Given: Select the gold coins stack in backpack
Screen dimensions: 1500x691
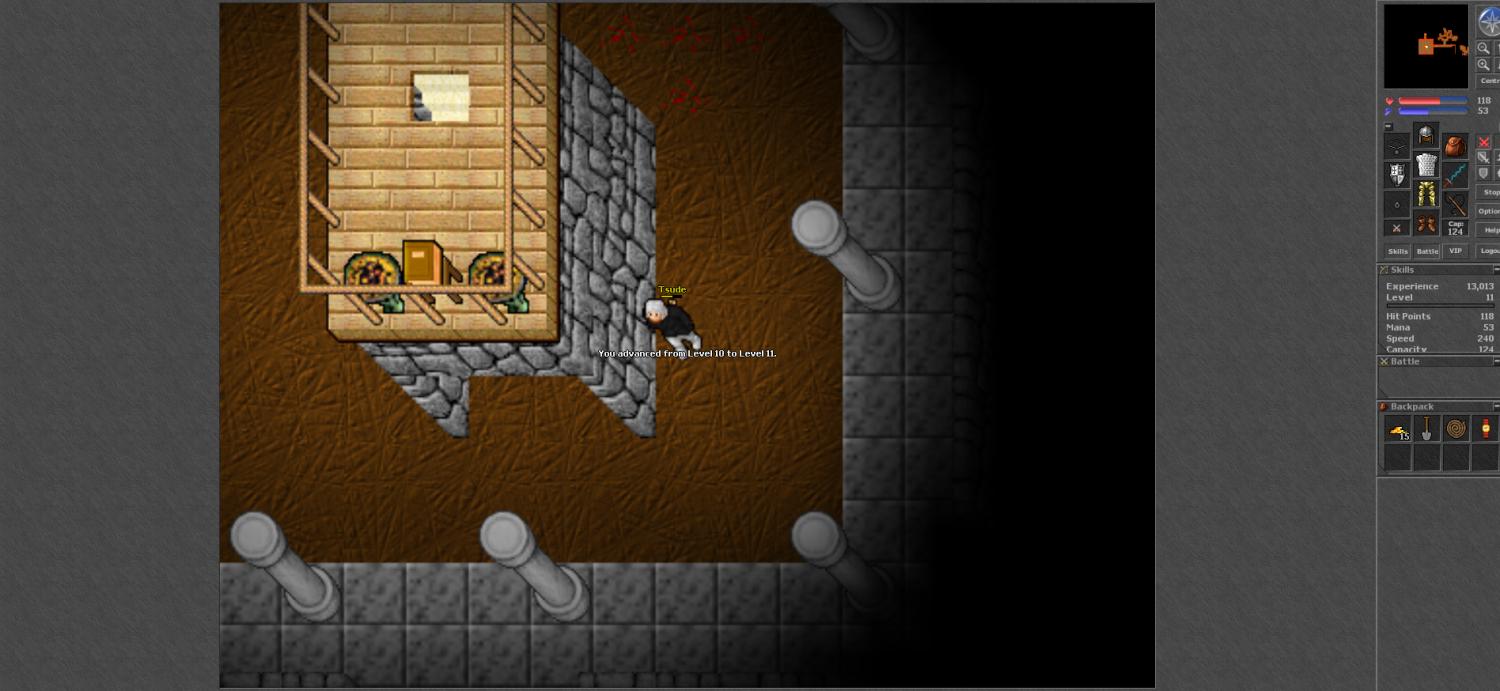Looking at the screenshot, I should tap(1398, 429).
